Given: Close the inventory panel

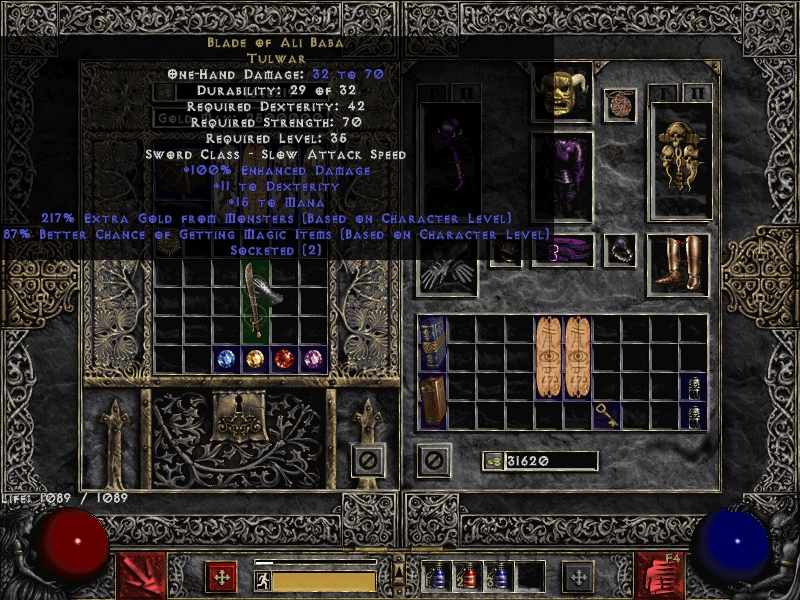Looking at the screenshot, I should (x=434, y=461).
